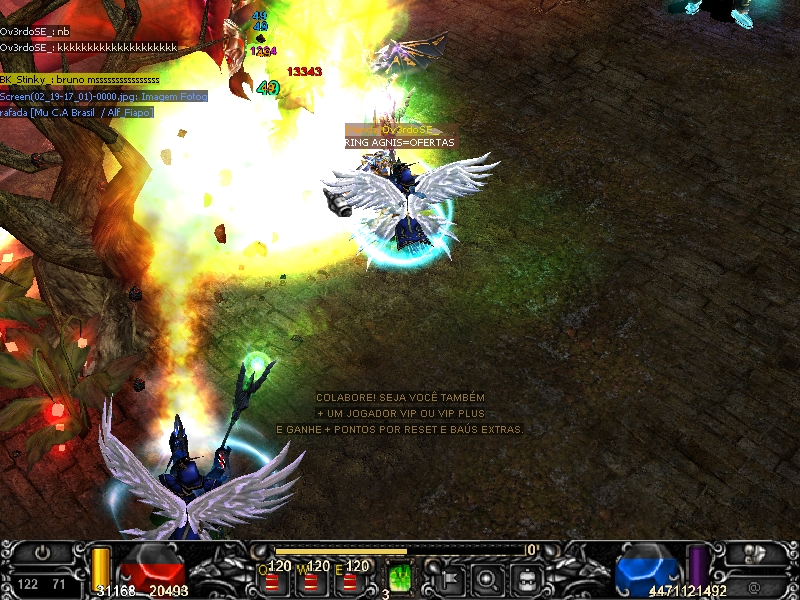Open the backpack inventory button

point(527,577)
